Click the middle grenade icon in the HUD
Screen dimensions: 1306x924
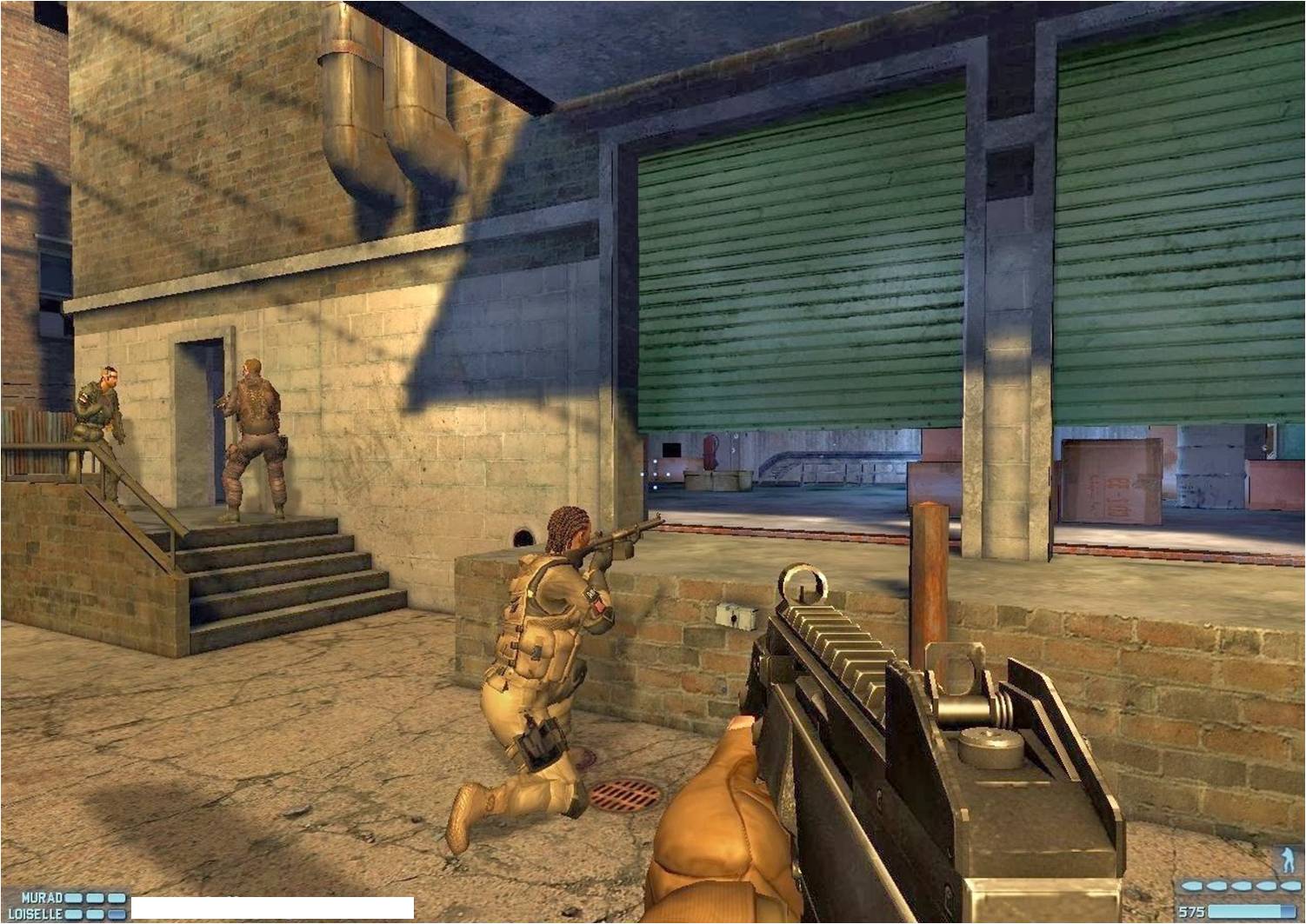coord(1242,884)
